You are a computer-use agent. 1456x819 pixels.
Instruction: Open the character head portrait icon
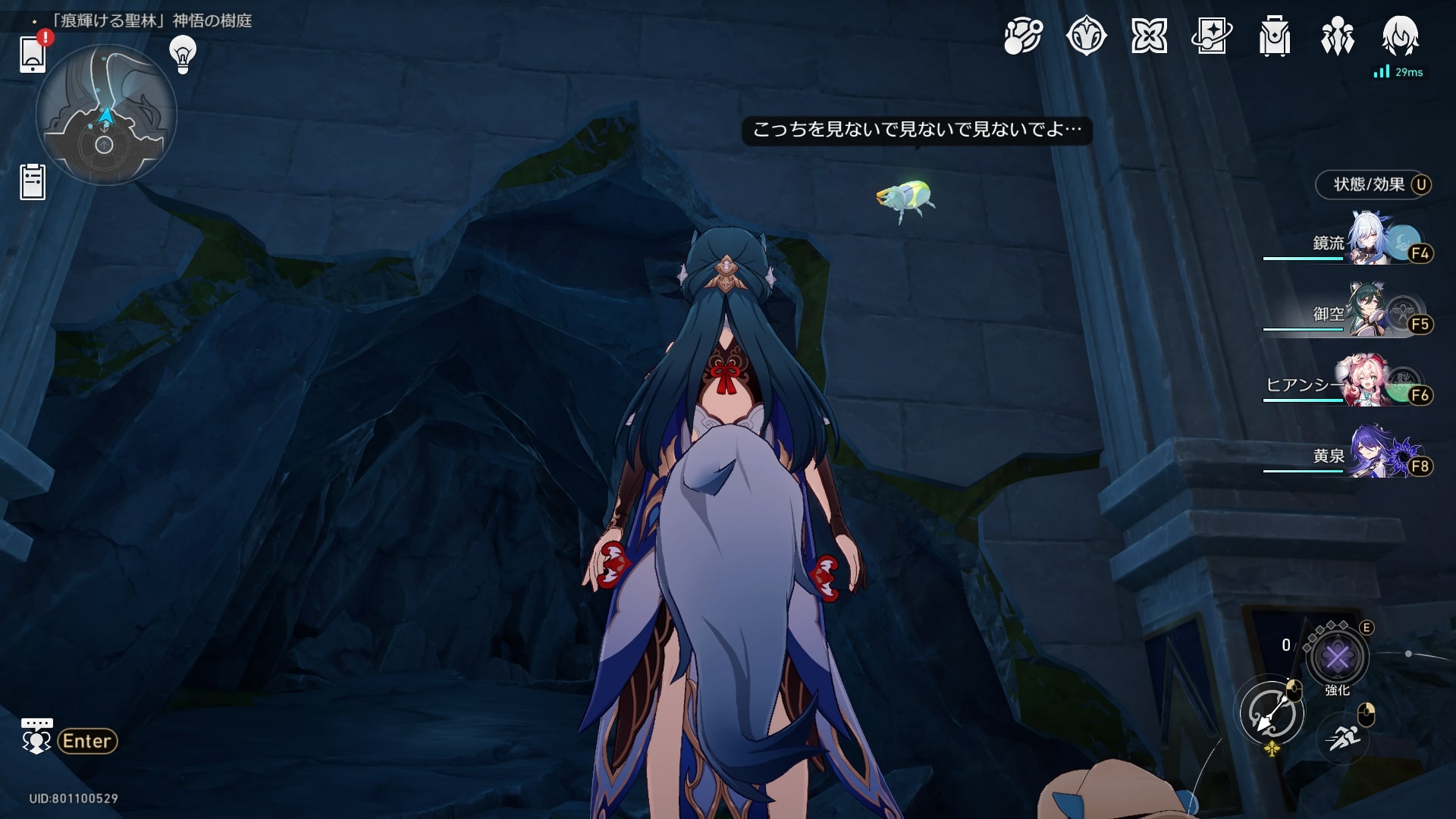(1400, 36)
